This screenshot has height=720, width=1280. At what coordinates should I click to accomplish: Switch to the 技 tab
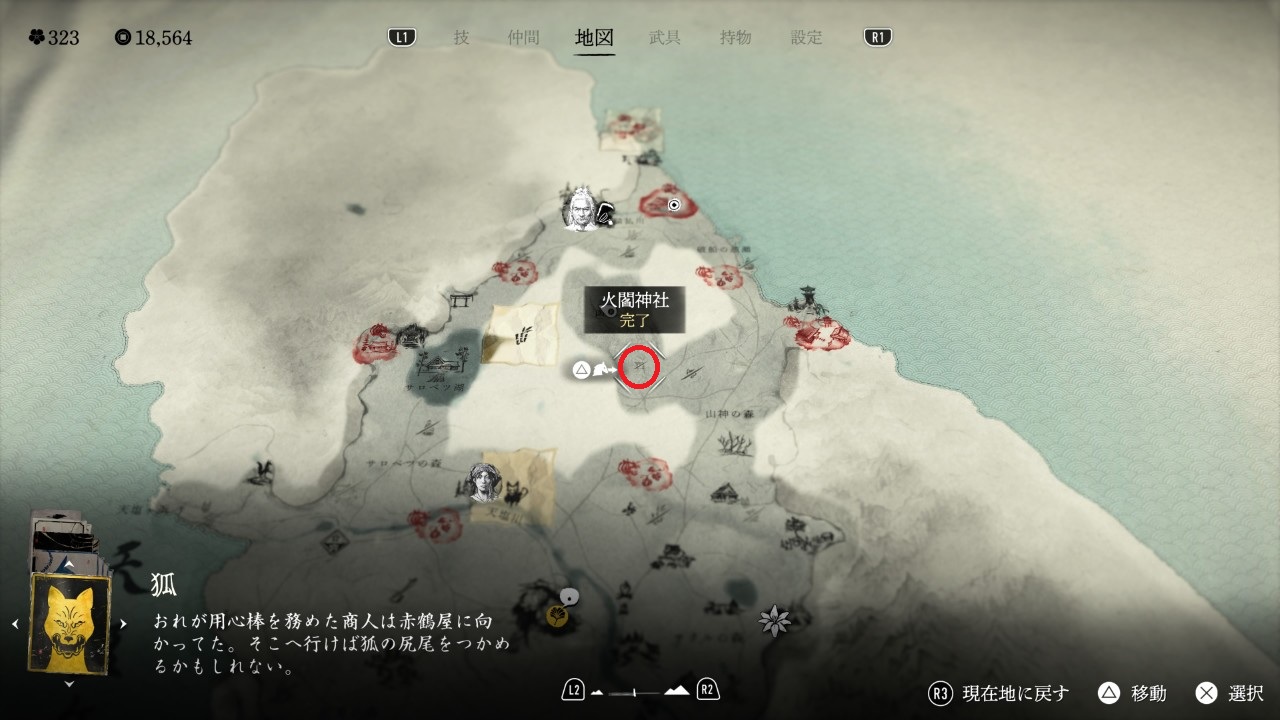(461, 38)
